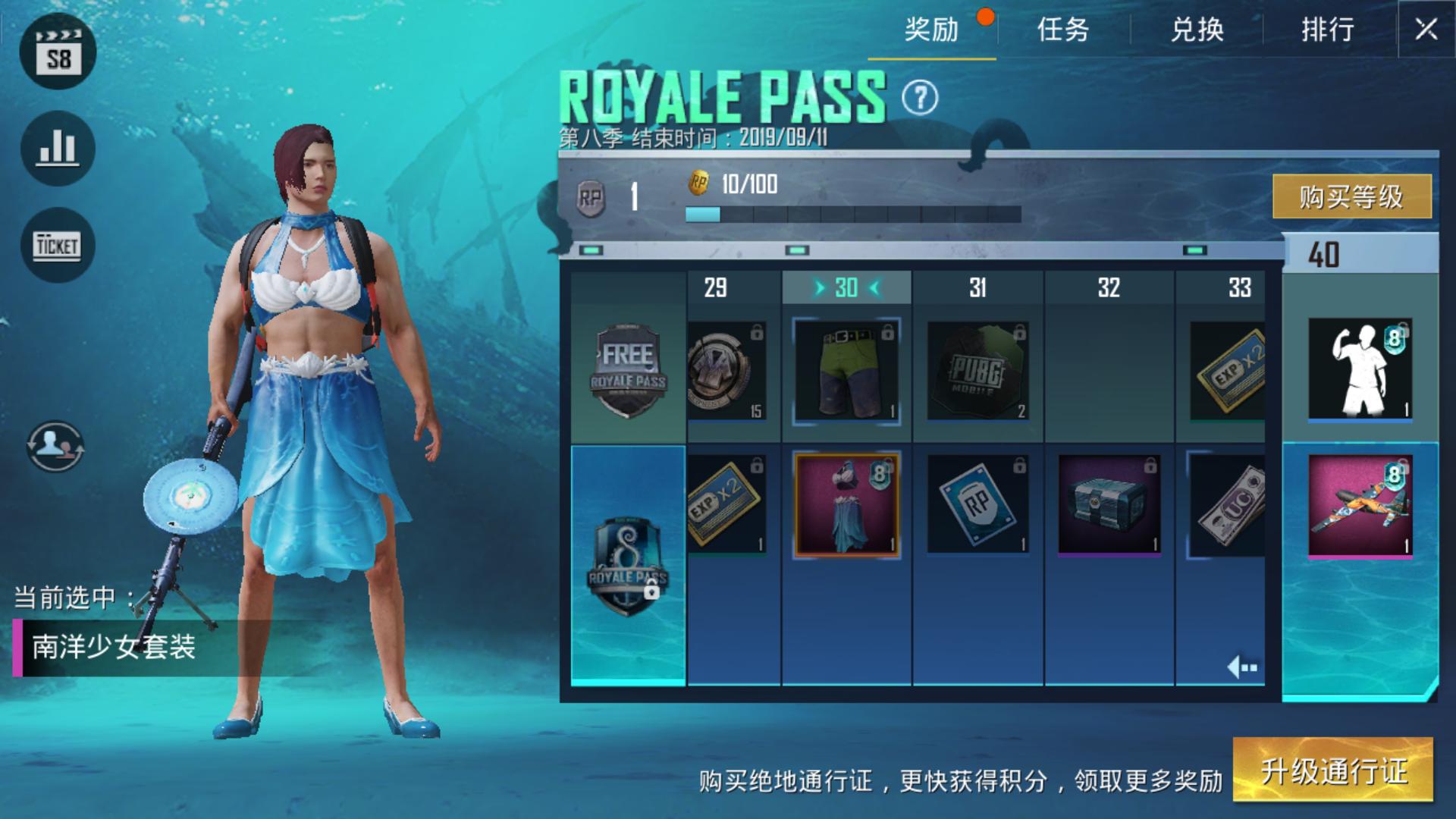Select the supply crate reward at level 32

(x=1109, y=504)
